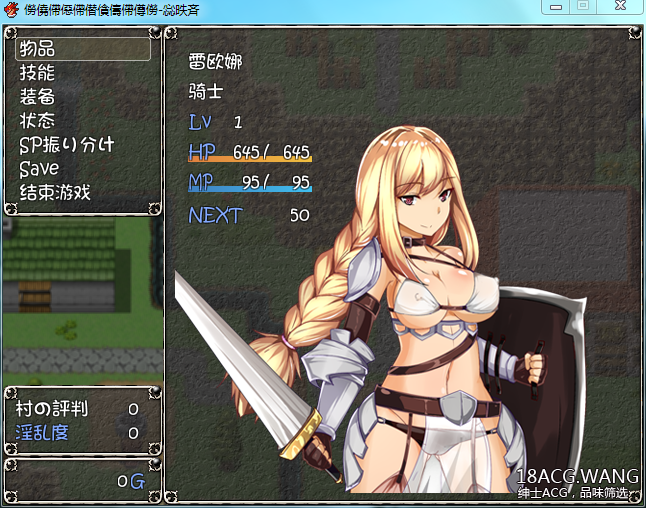Open the SP振り分け allocation menu
646x508 pixels.
pyautogui.click(x=82, y=144)
